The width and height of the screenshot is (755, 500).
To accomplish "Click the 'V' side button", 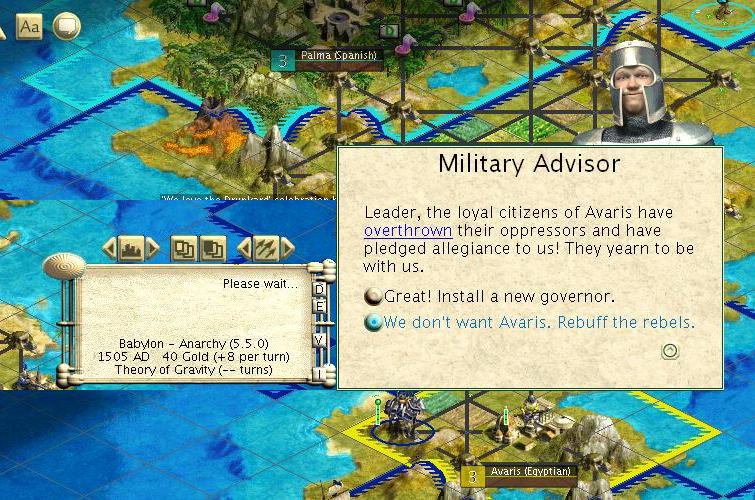I will 320,340.
